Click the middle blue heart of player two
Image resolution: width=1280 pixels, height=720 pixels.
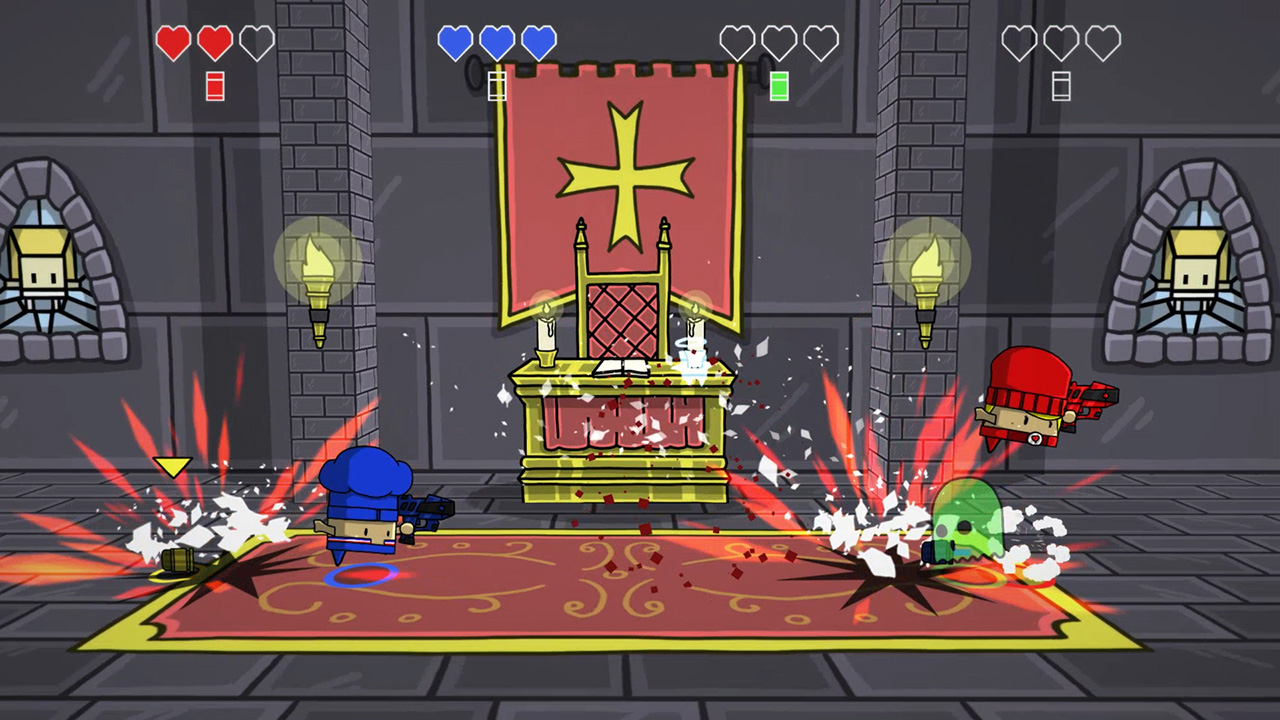(x=496, y=42)
